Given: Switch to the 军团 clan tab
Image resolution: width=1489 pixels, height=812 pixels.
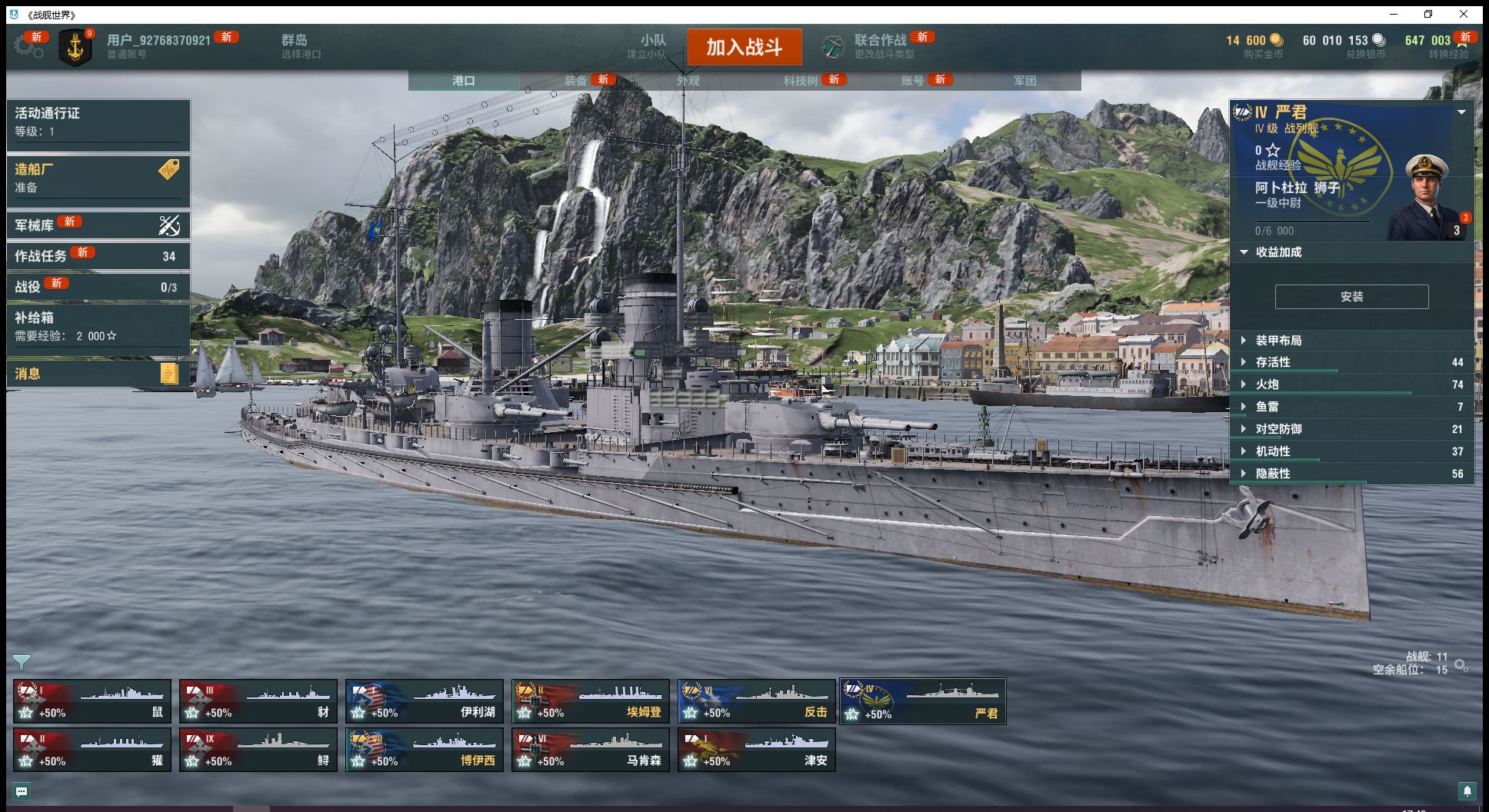Looking at the screenshot, I should 1024,81.
